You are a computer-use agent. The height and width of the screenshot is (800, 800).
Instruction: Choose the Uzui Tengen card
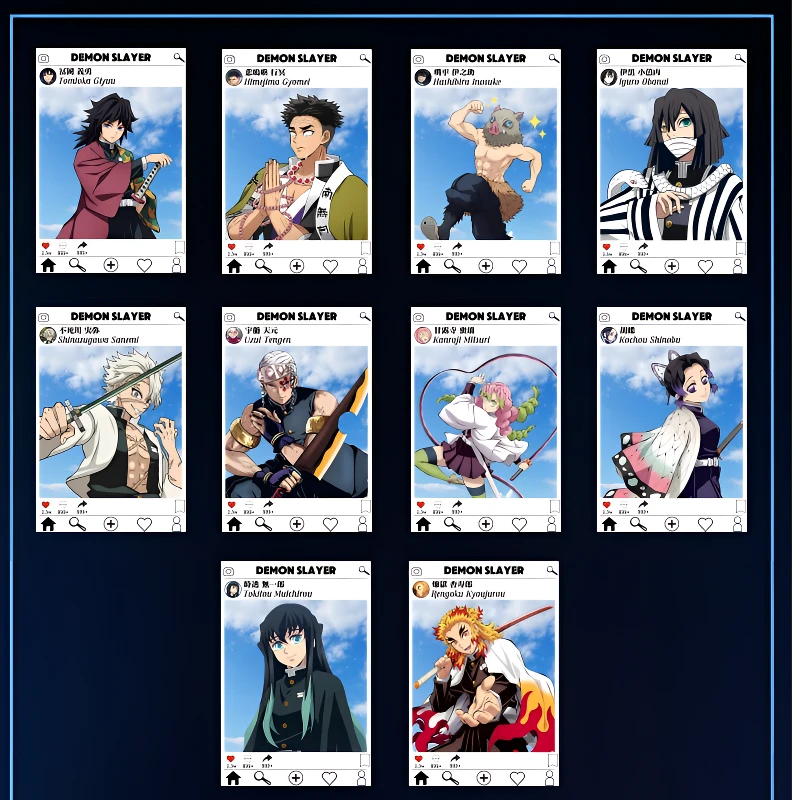(x=296, y=420)
